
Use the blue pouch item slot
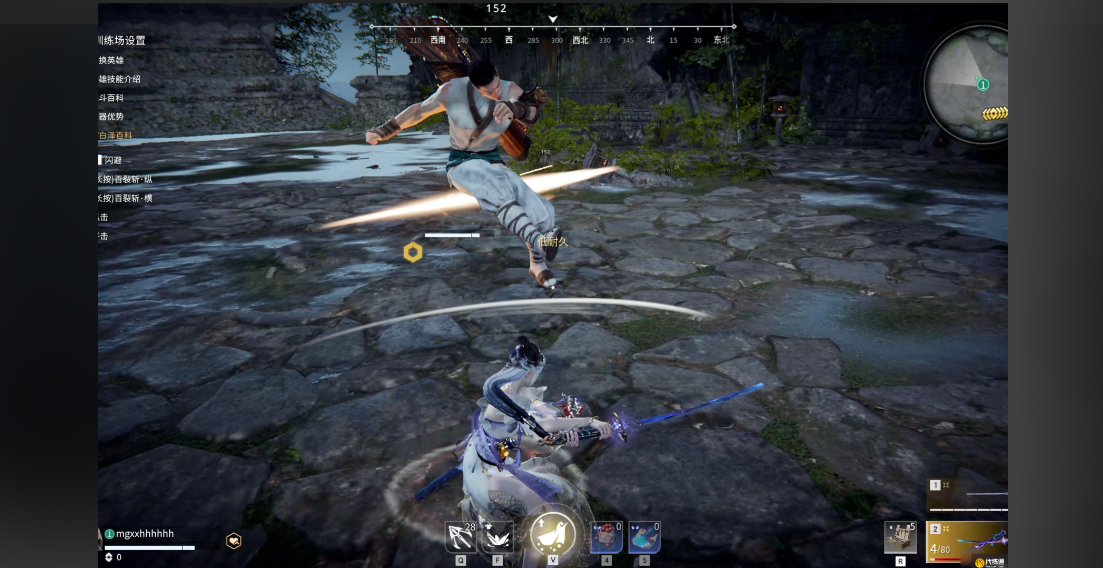point(643,537)
